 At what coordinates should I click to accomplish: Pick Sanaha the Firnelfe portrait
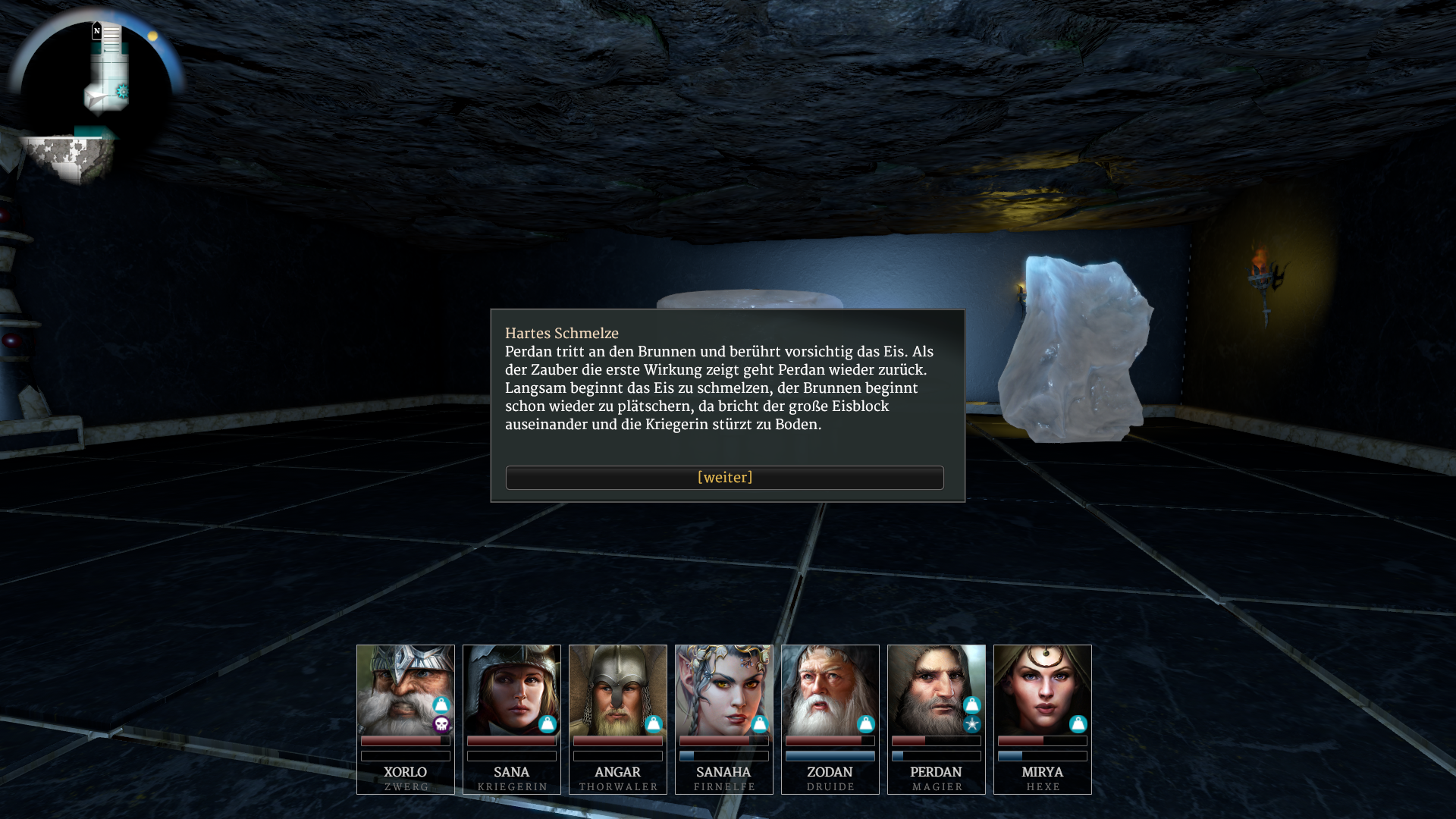pyautogui.click(x=723, y=689)
